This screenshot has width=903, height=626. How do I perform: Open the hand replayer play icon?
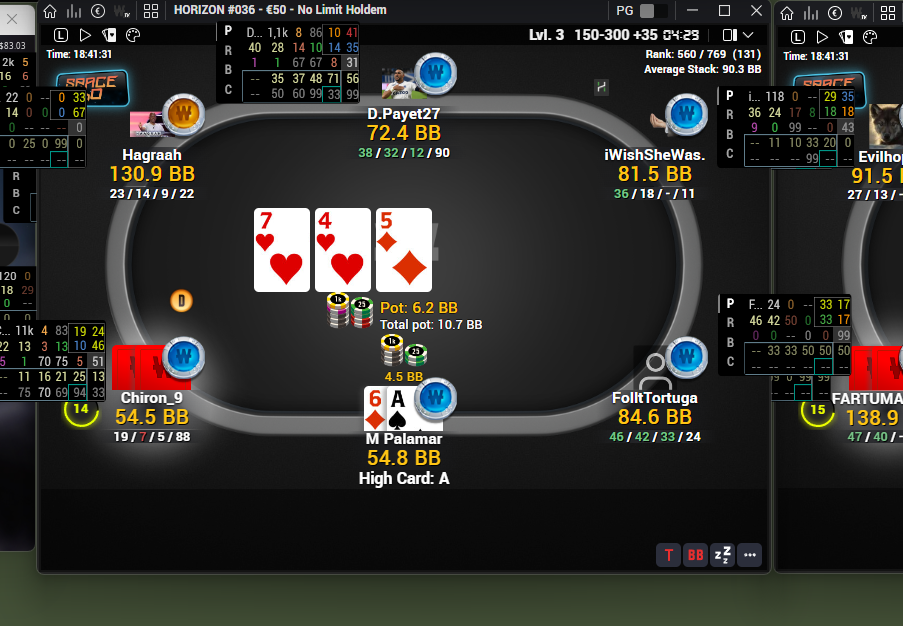85,36
